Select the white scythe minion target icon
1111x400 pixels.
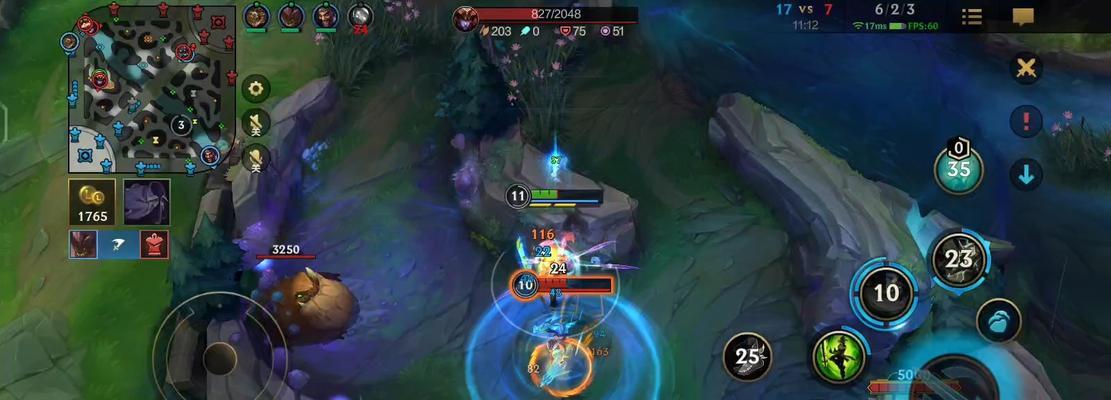pos(119,244)
